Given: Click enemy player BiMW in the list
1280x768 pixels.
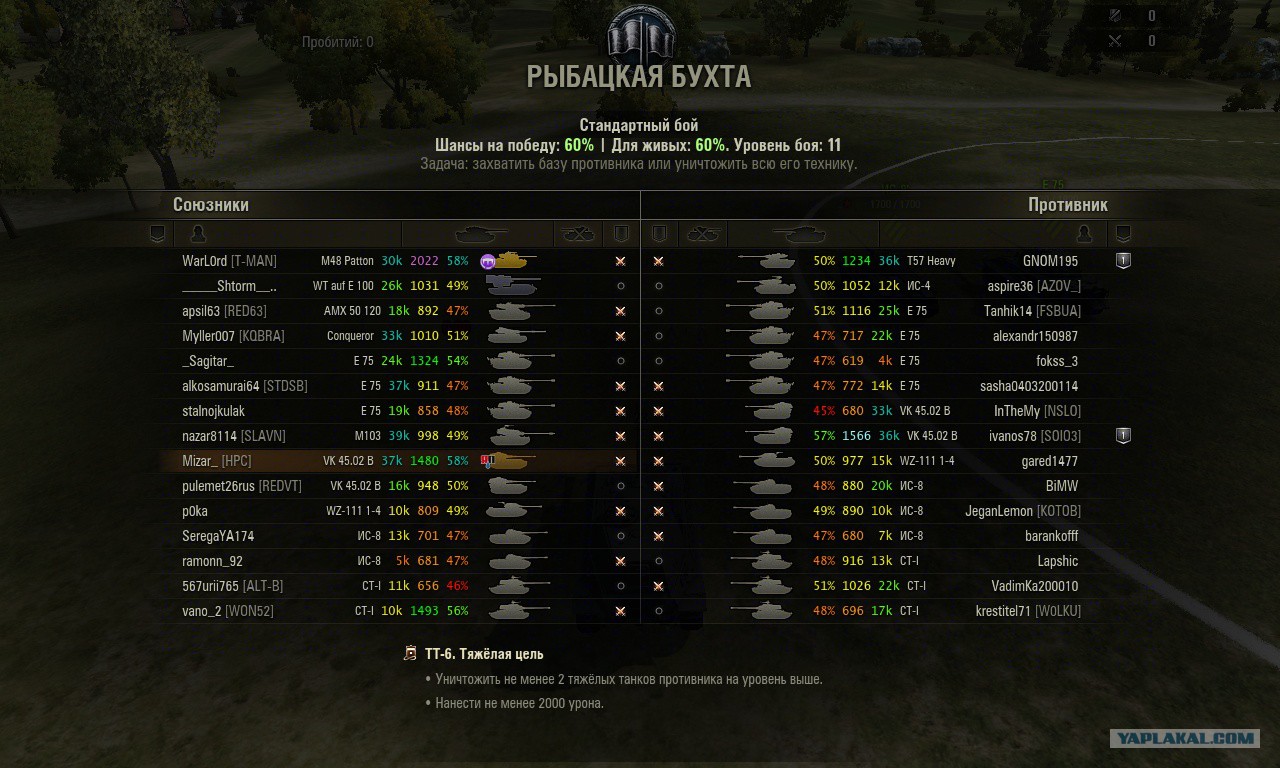Looking at the screenshot, I should coord(1061,486).
